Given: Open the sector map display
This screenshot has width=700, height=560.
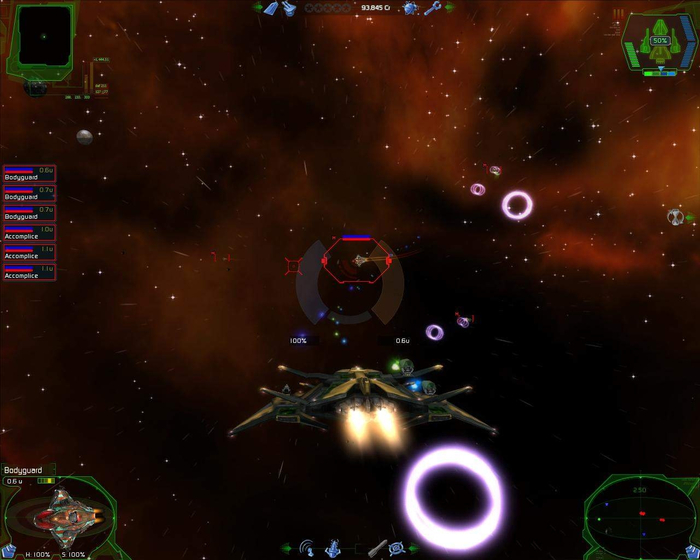Looking at the screenshot, I should click(x=44, y=36).
